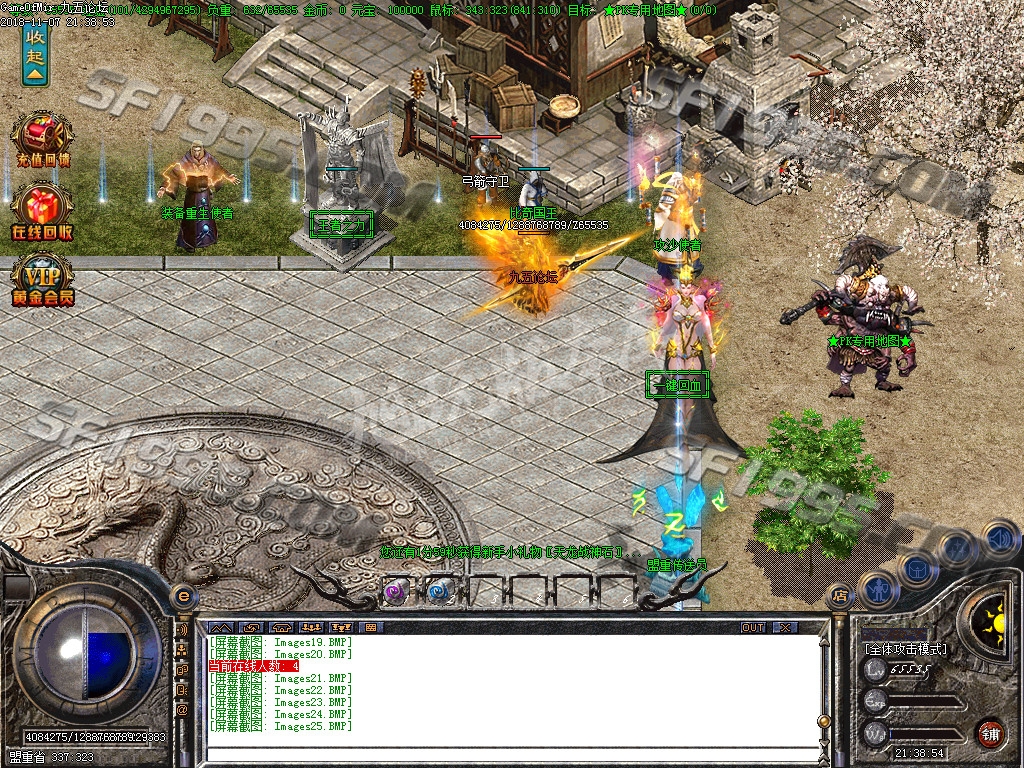Open the red 铺 stall button
Screen dimensions: 1024x768
coord(990,733)
